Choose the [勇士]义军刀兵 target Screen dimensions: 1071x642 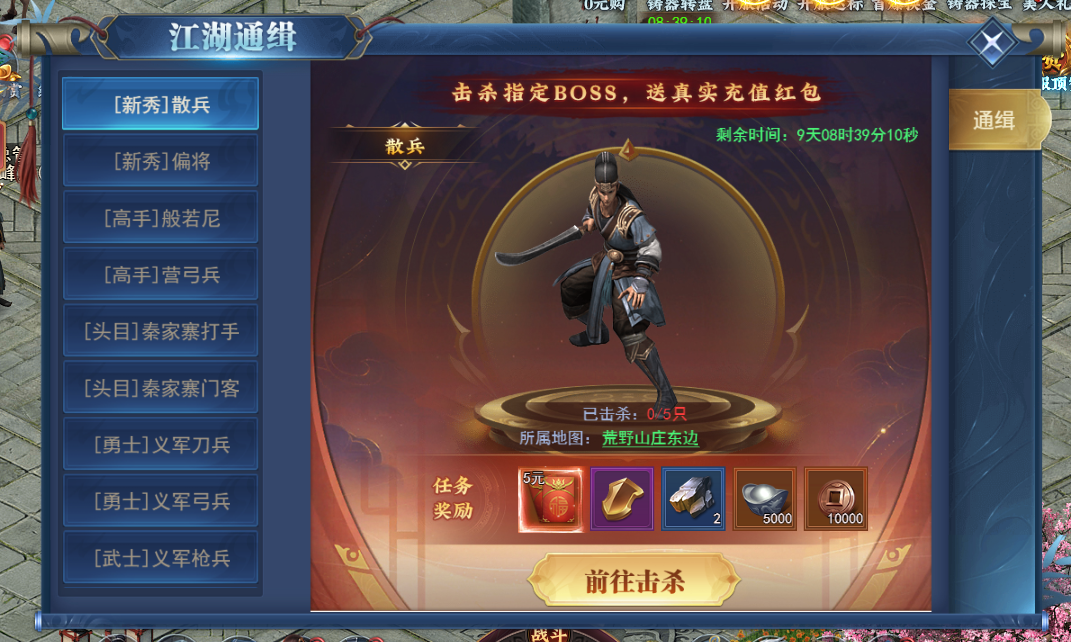click(160, 445)
